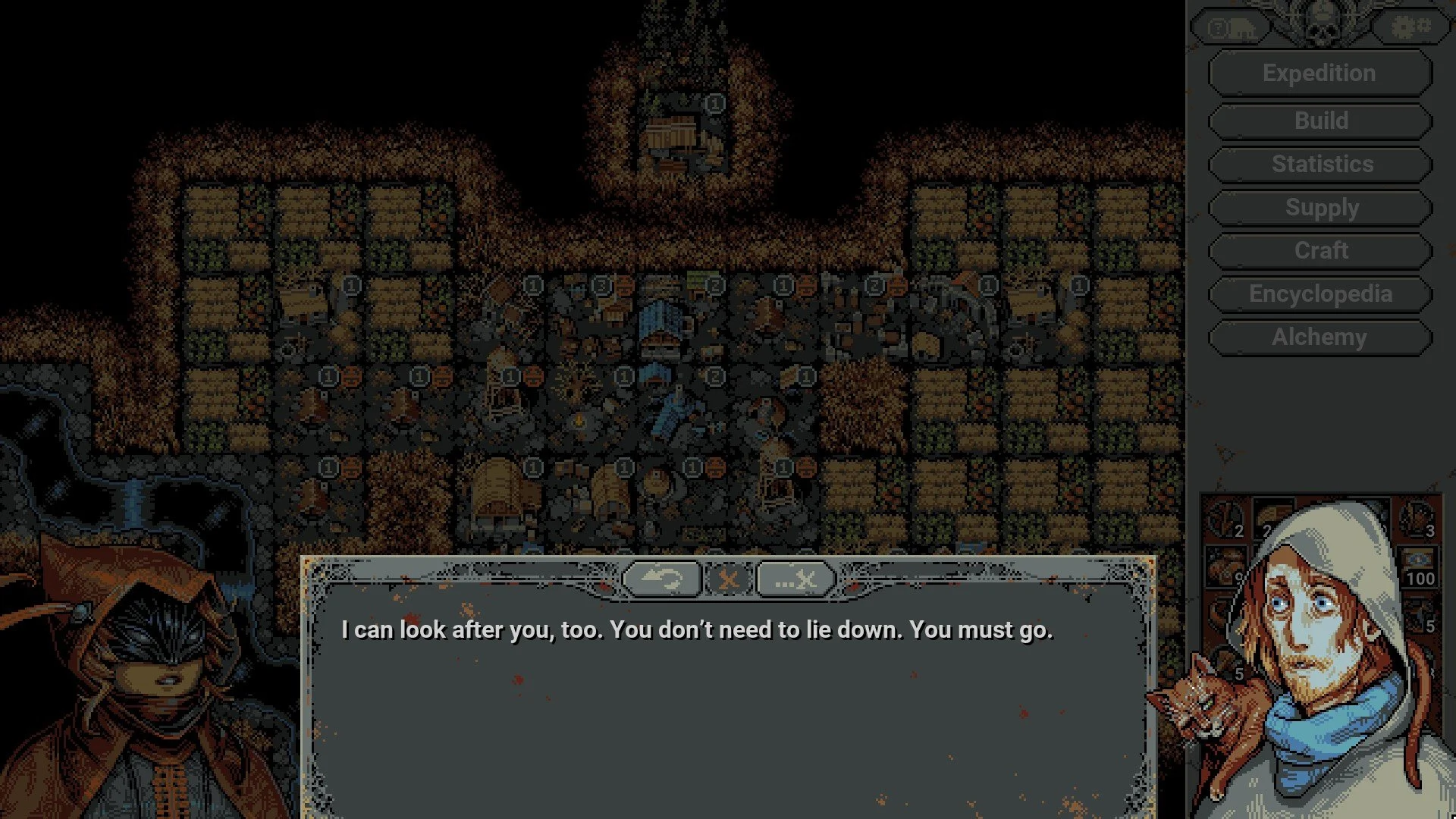
Task: Open the Encyclopedia
Action: click(x=1319, y=294)
